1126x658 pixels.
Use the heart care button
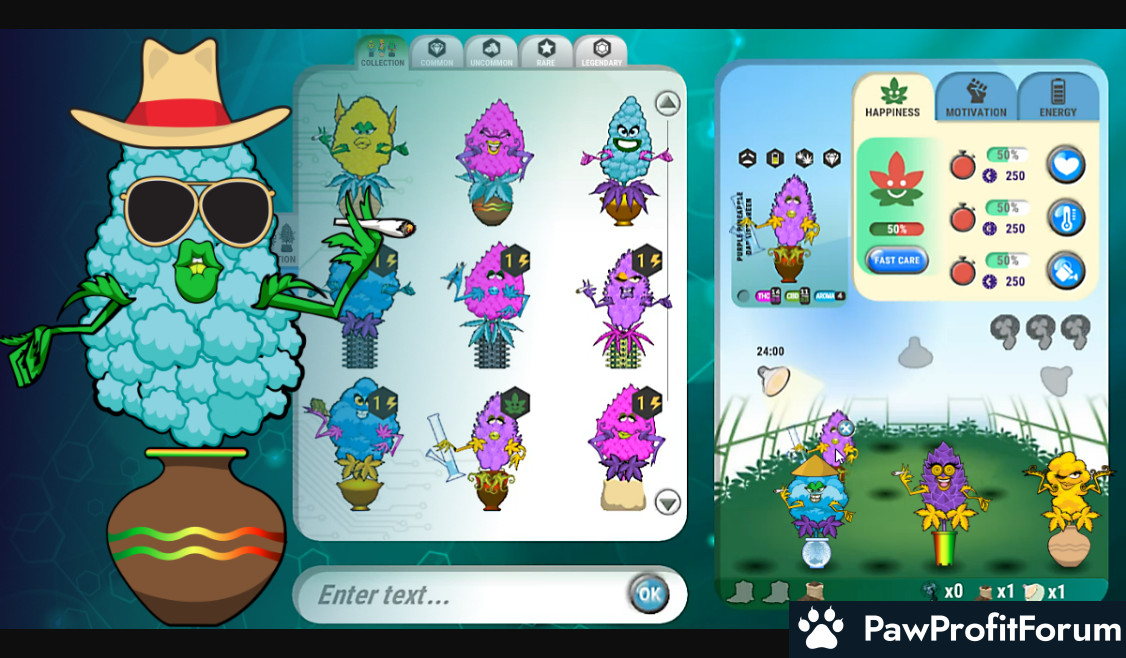(x=1066, y=165)
